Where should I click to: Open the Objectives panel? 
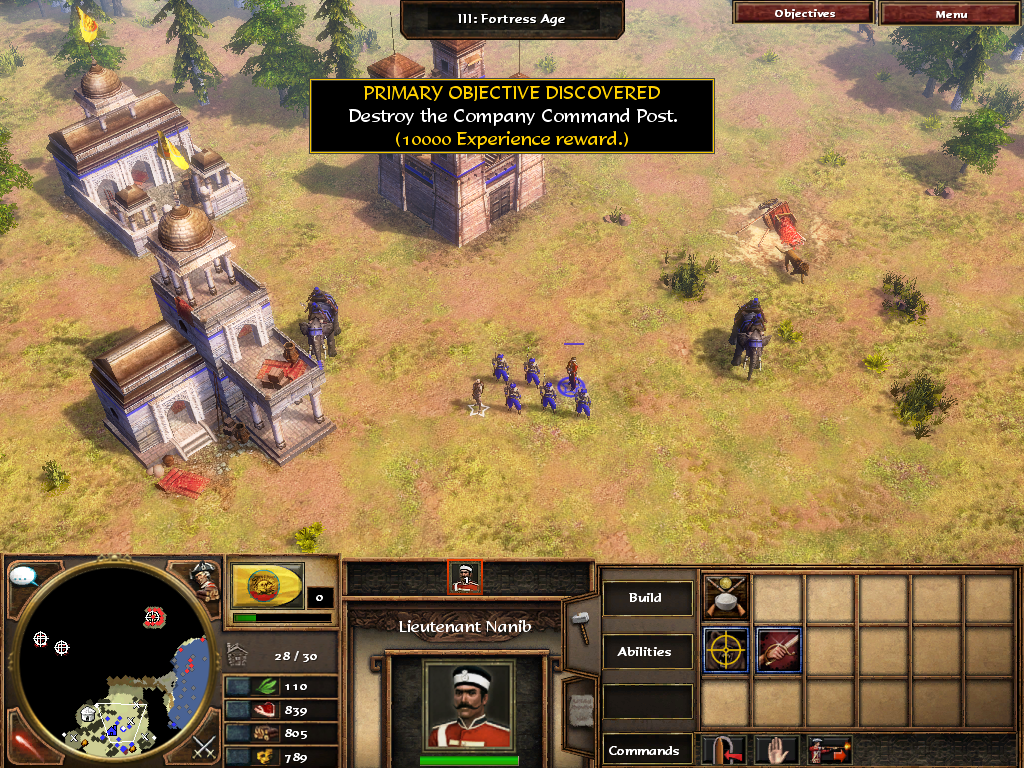tap(804, 14)
